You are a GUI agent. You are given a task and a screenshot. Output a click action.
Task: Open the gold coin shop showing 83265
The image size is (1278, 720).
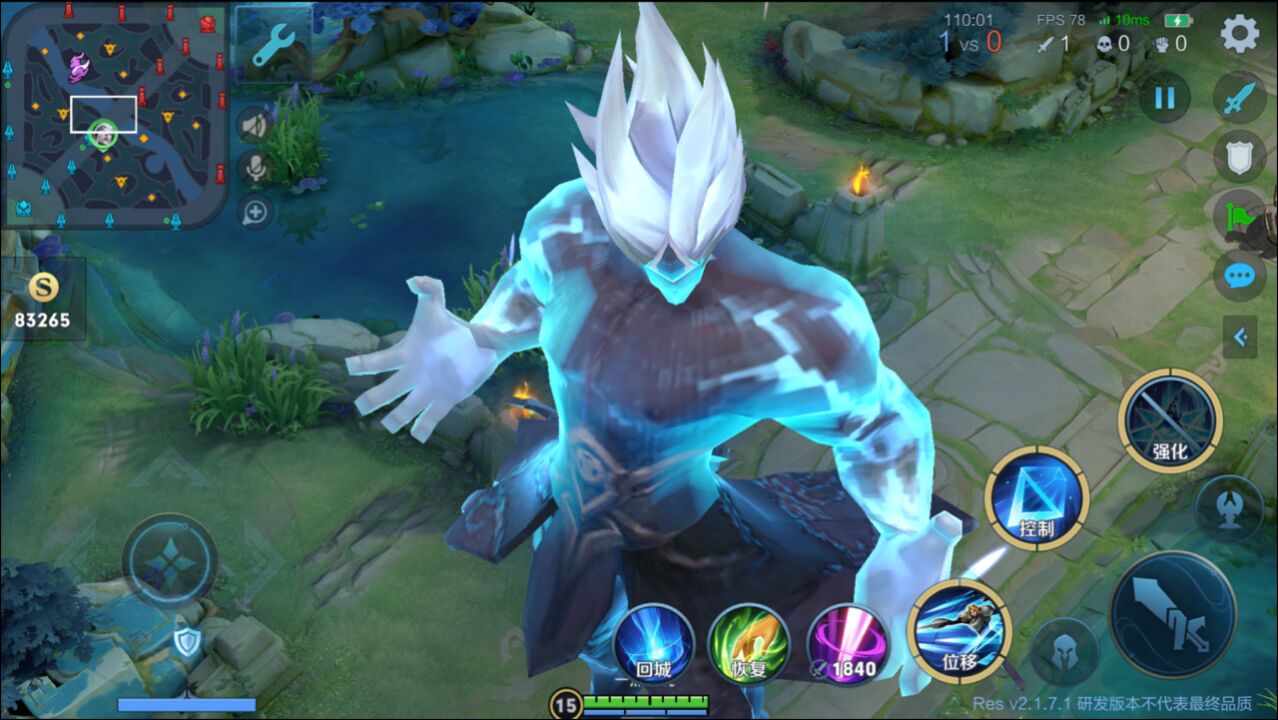(43, 300)
